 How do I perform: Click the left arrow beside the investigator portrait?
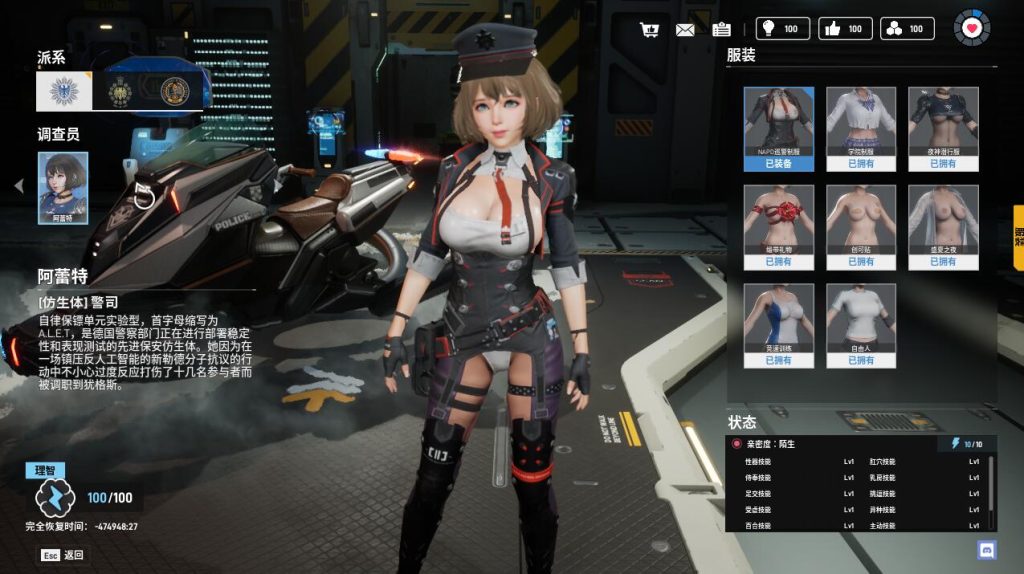click(x=18, y=185)
